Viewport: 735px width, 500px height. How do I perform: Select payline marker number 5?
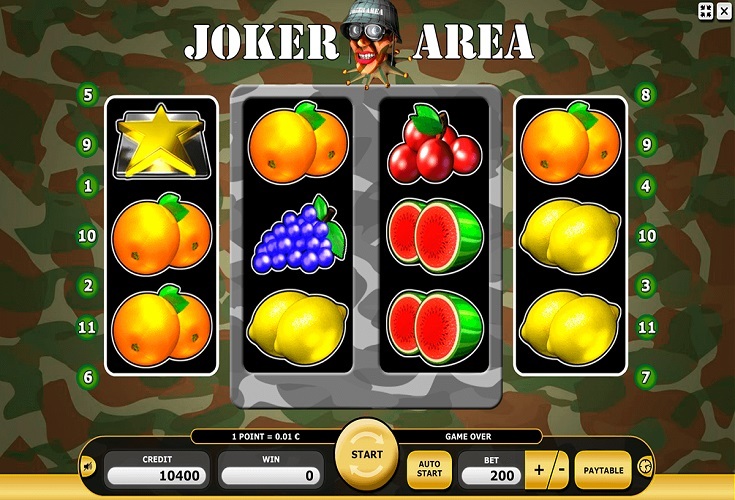click(x=89, y=96)
